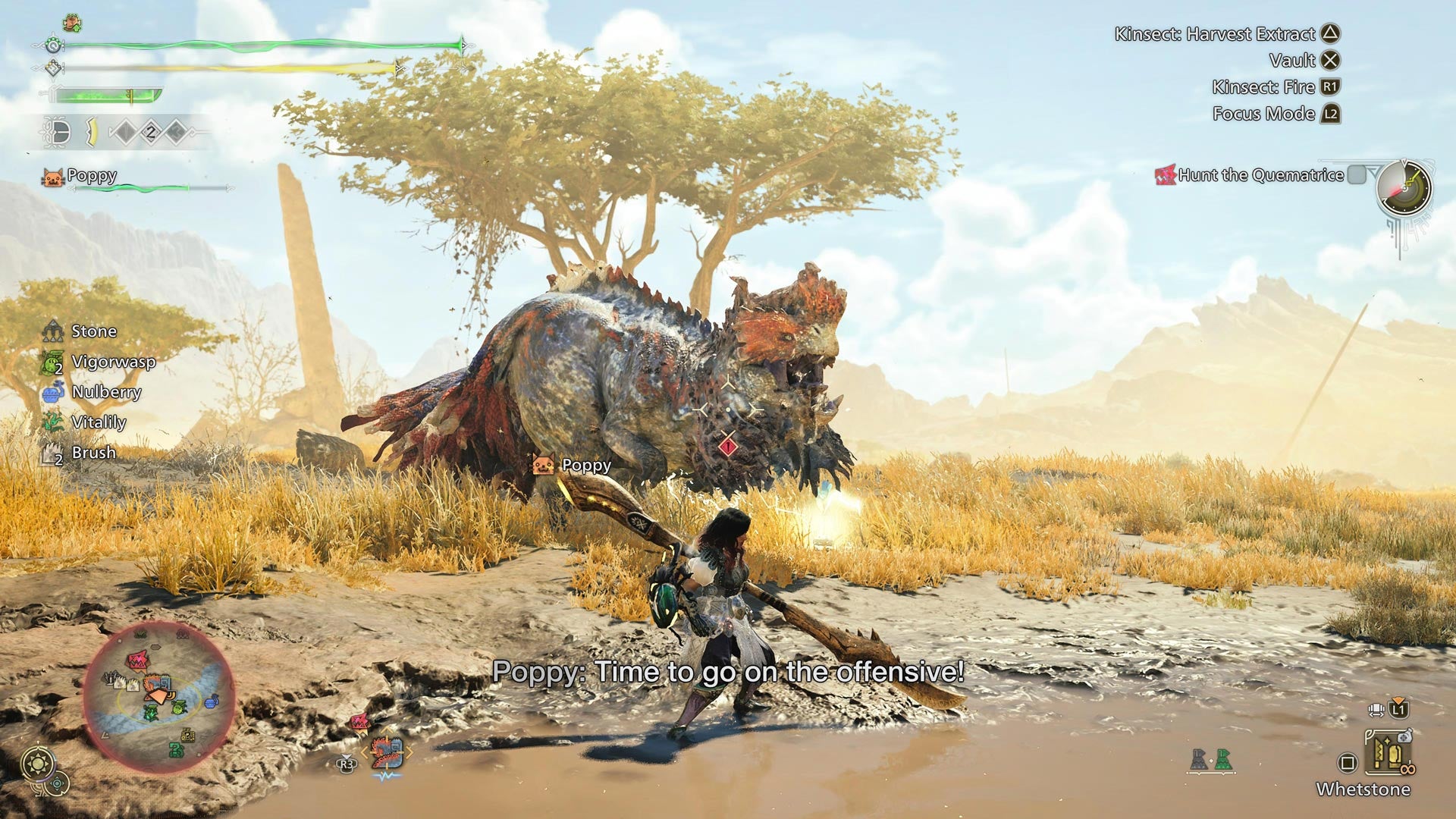Click the weapon sharpness sword gauge

(x=102, y=95)
